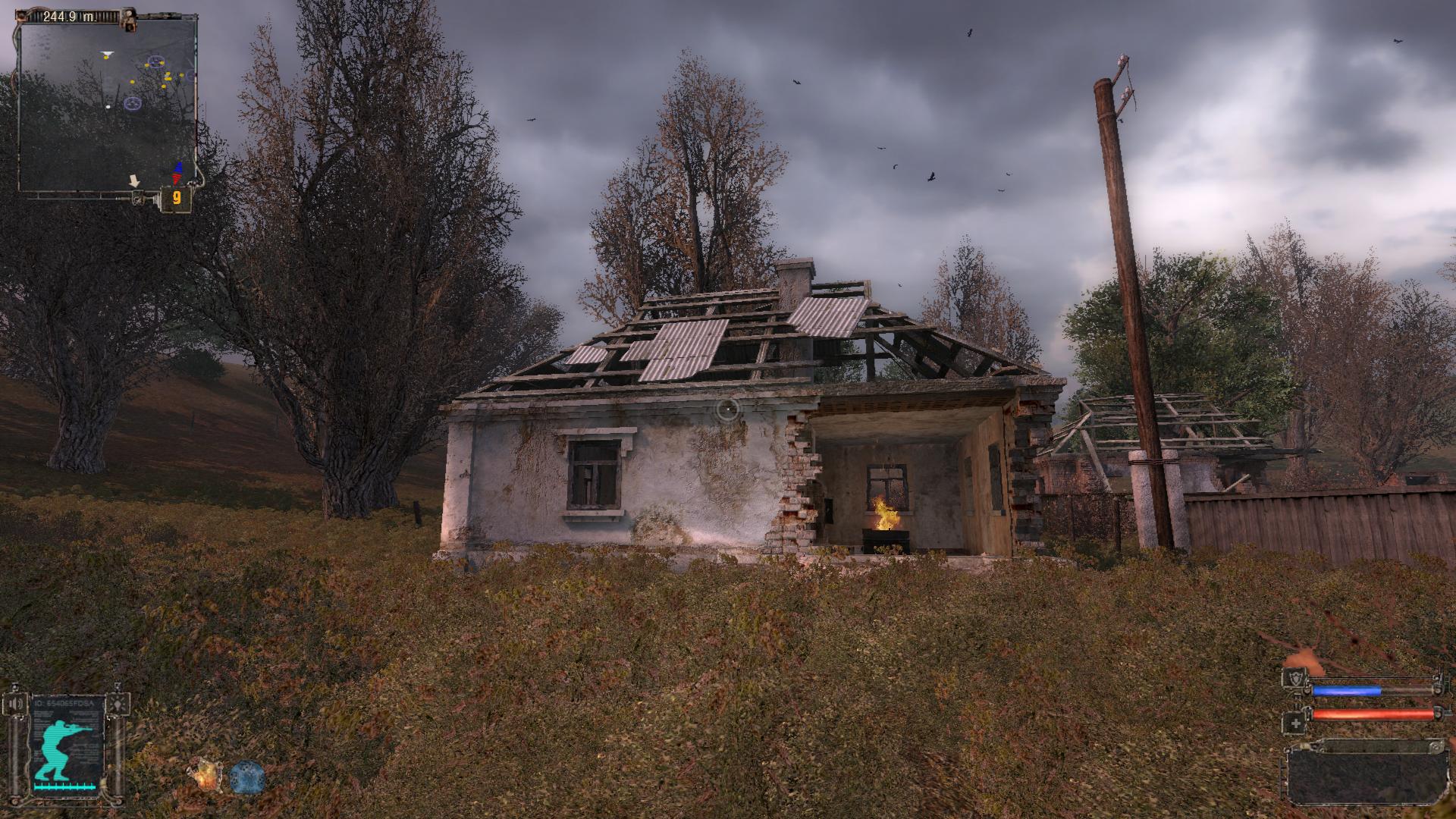Click the armor shield icon near the status bars

tap(1297, 679)
